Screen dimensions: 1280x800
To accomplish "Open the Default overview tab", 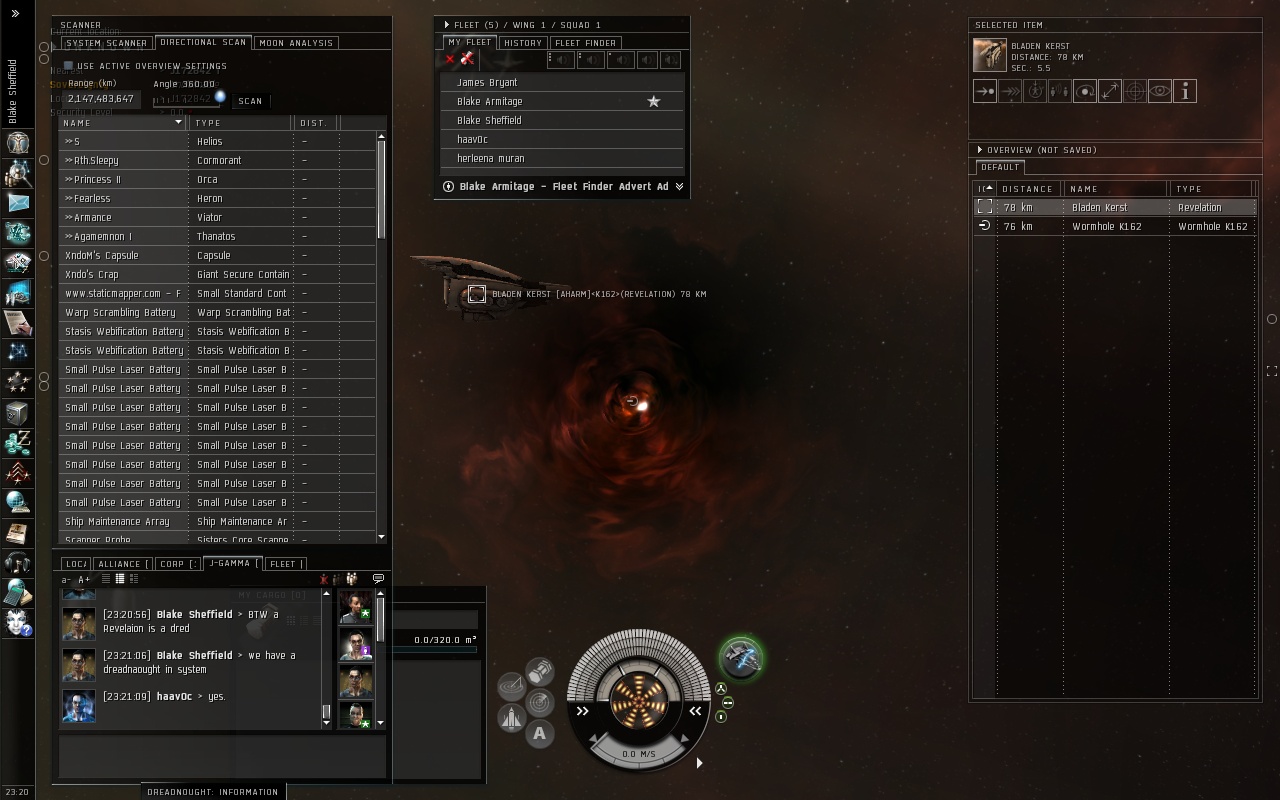I will tap(999, 168).
